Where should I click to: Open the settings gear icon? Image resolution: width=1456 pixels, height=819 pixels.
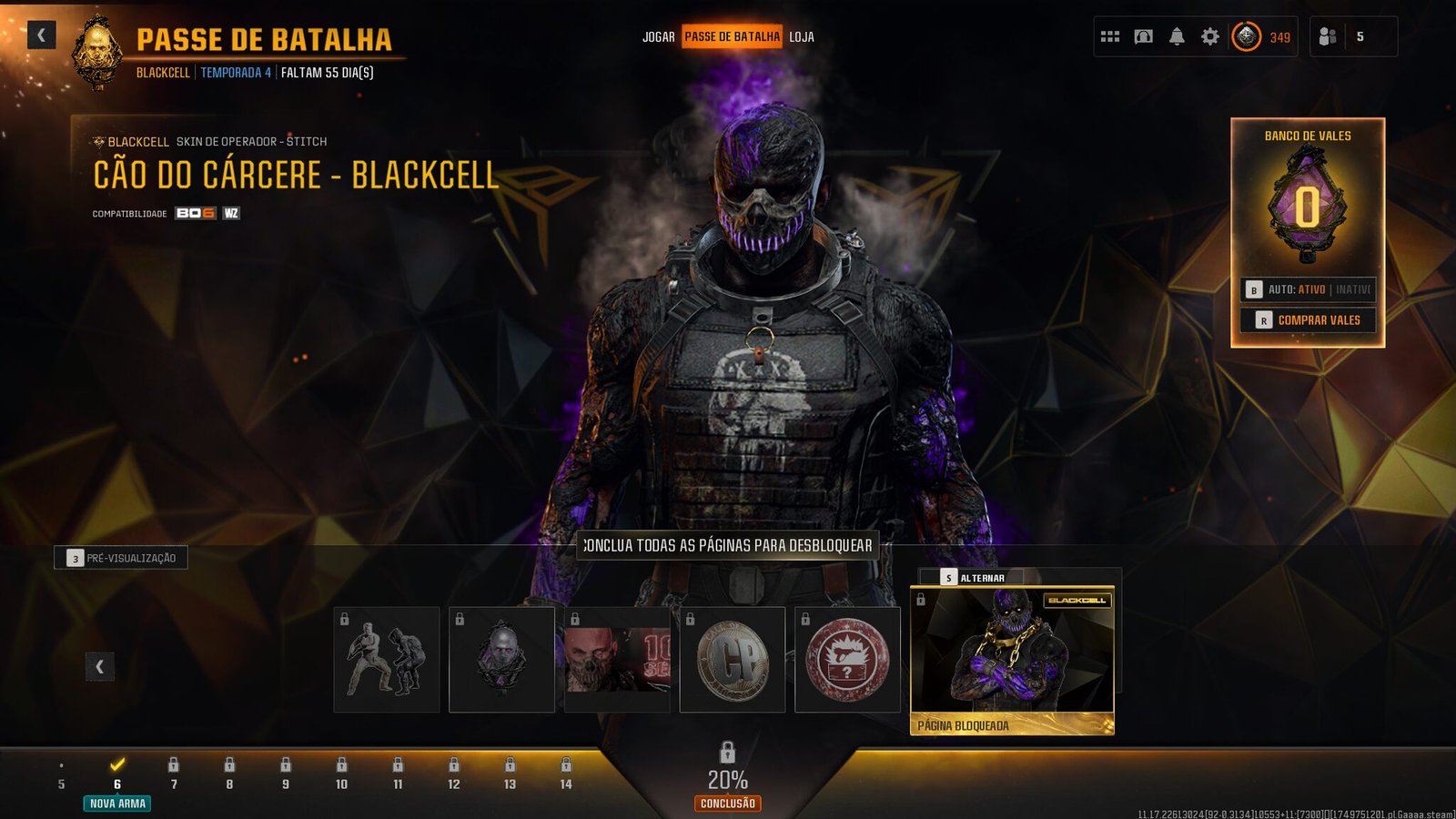click(x=1210, y=37)
